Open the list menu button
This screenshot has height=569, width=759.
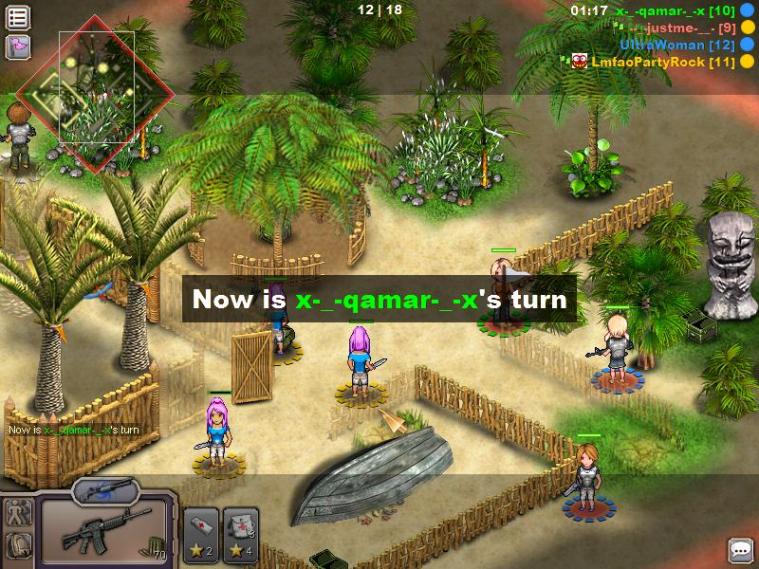[18, 17]
